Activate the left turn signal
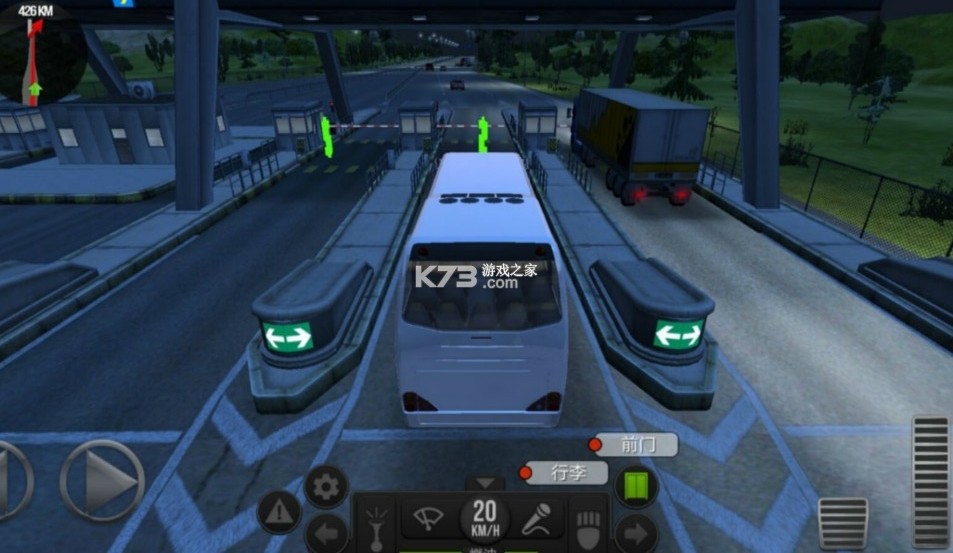 point(325,533)
